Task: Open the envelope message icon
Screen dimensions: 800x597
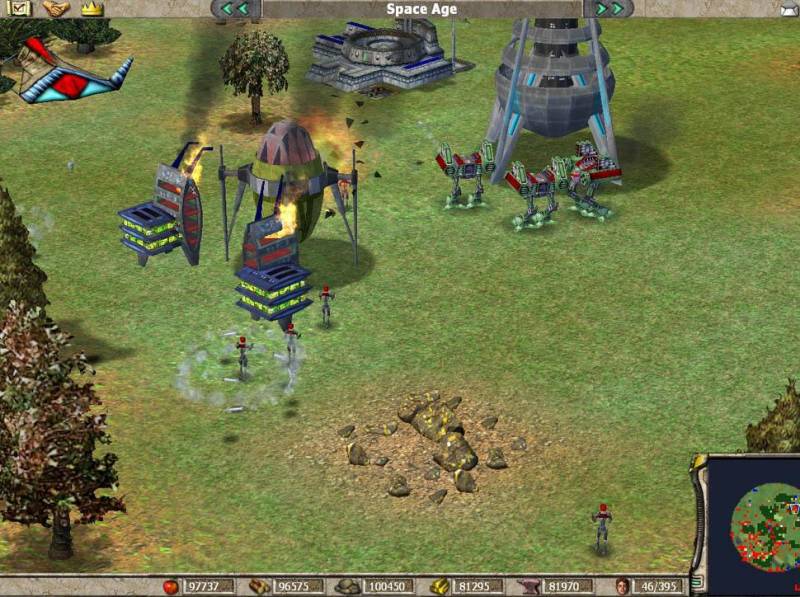Action: click(x=789, y=9)
